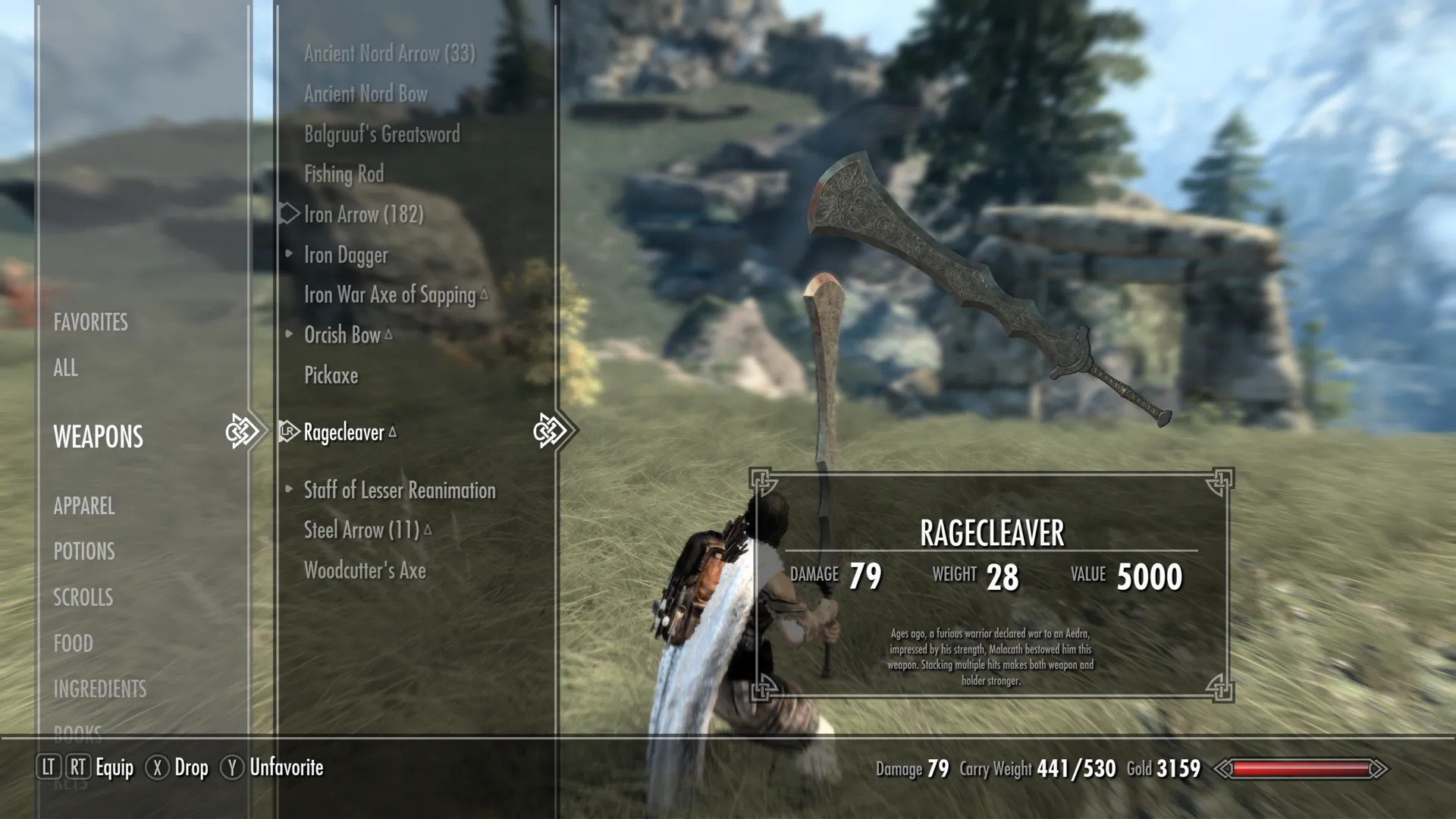Viewport: 1456px width, 819px height.
Task: Click the highlighted Ragecleaver entry
Action: [x=344, y=432]
